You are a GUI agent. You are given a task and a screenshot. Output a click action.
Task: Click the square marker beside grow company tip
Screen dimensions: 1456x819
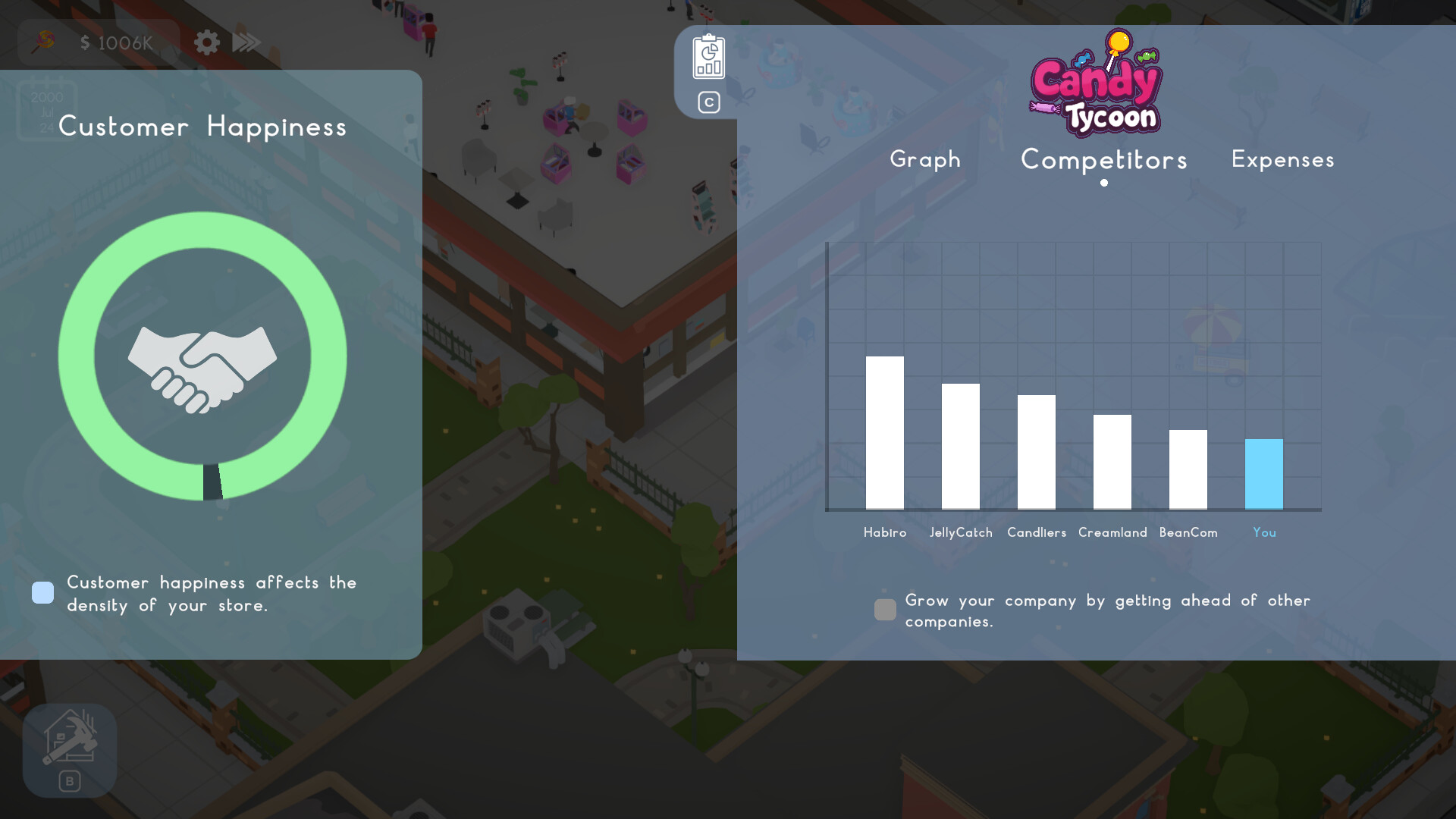pos(885,610)
